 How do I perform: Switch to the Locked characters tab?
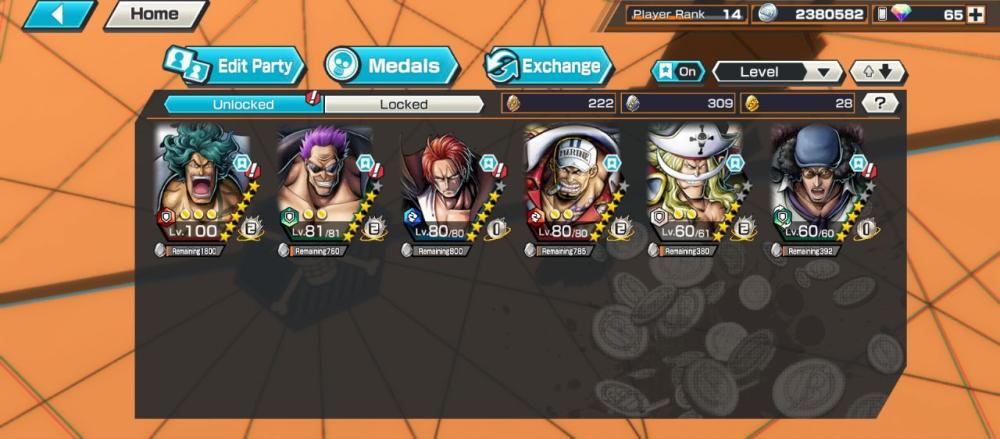point(404,103)
